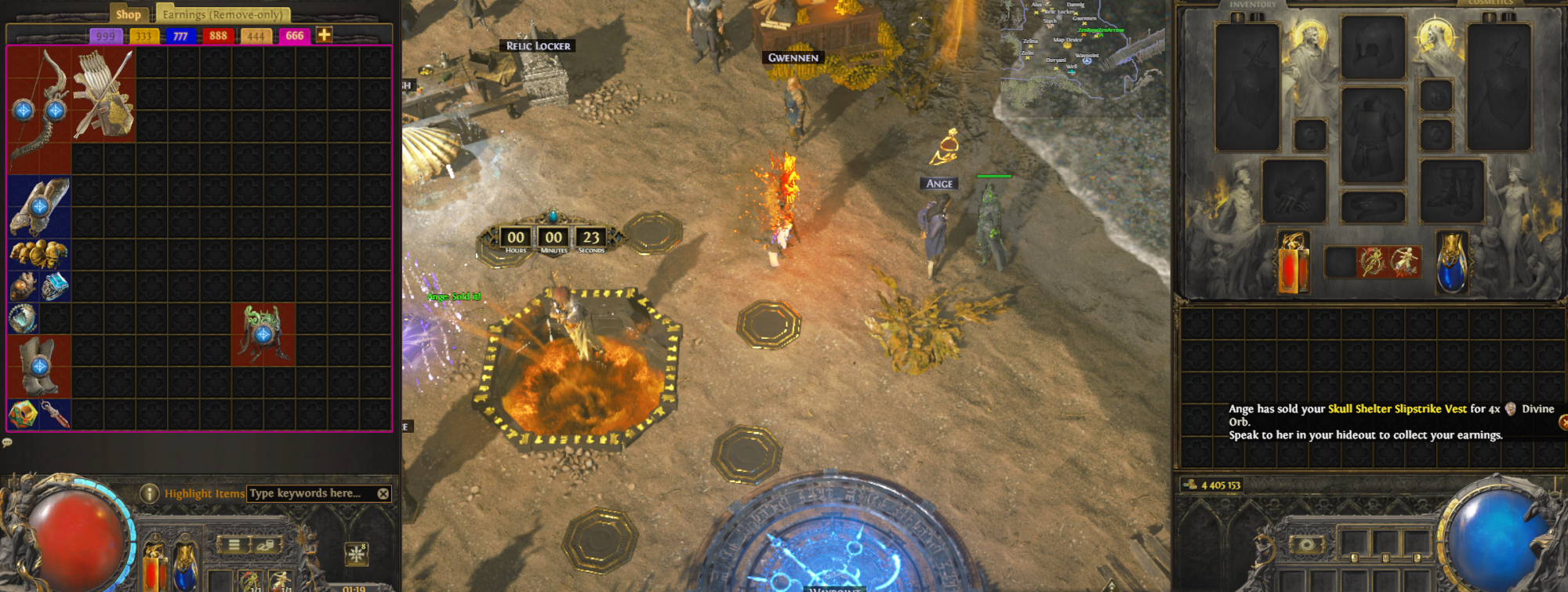1568x592 pixels.
Task: Switch to the Shop tab
Action: pos(128,14)
